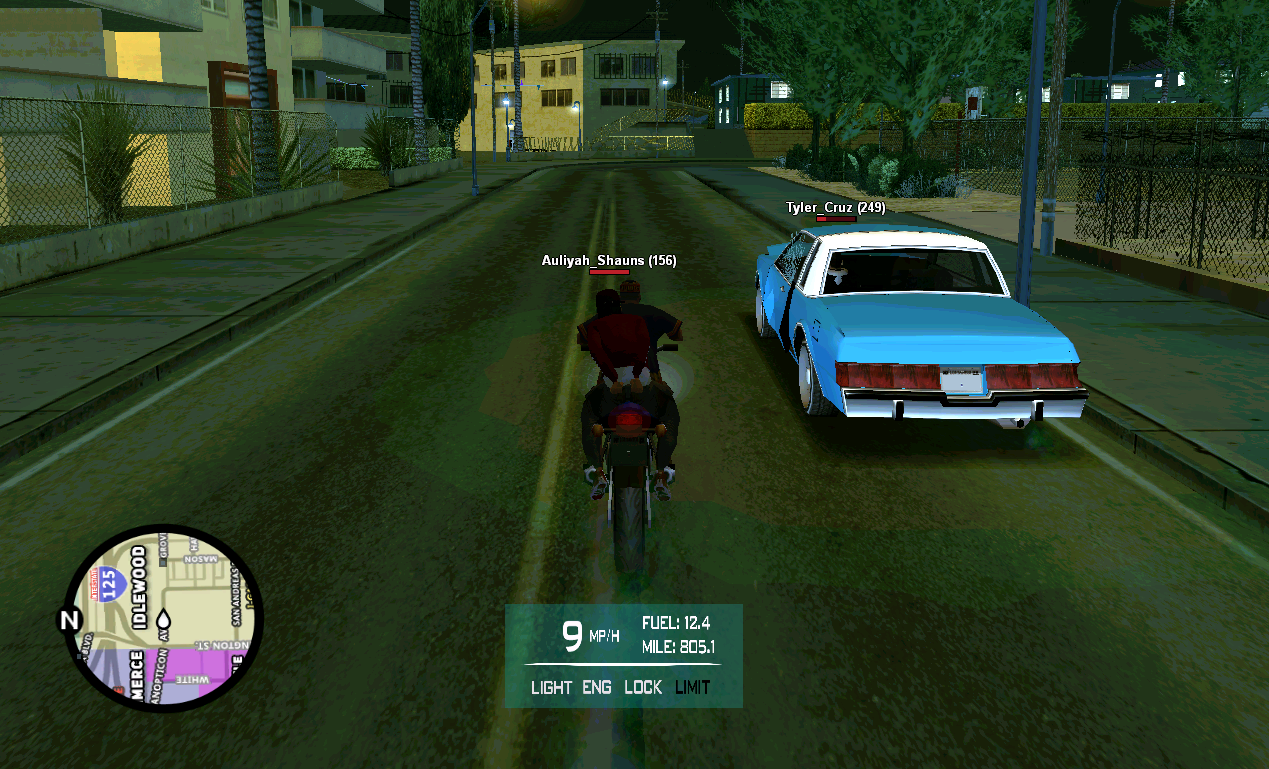Select the Tyler_Cruz player name tag
This screenshot has width=1269, height=769.
(835, 208)
